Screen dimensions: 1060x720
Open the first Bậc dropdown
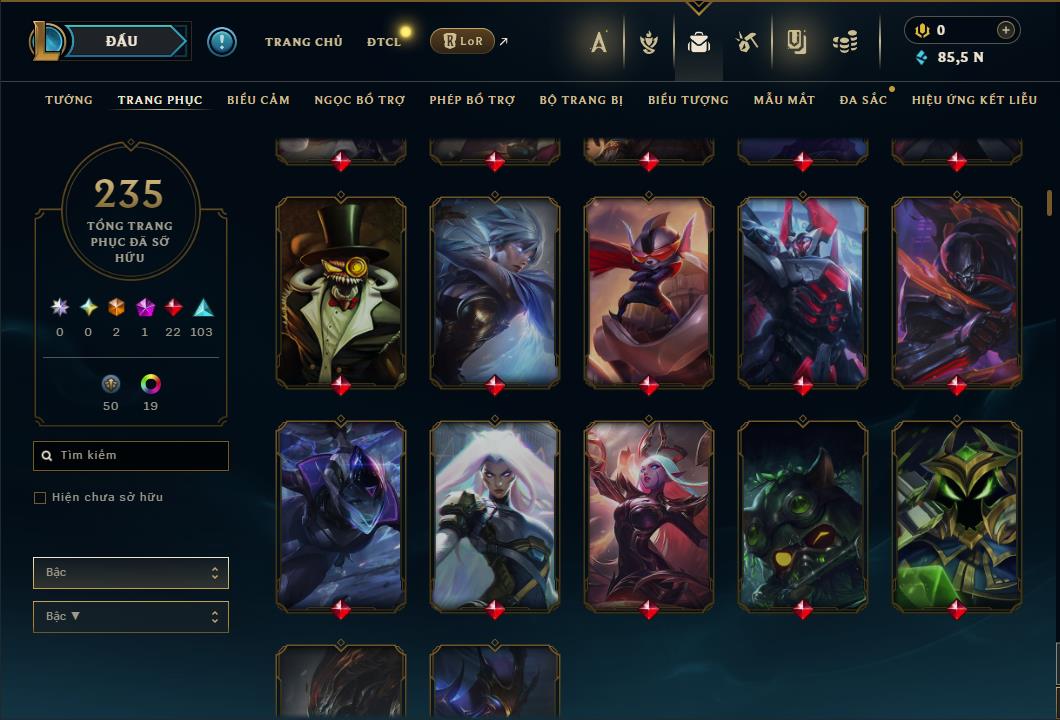coord(130,573)
